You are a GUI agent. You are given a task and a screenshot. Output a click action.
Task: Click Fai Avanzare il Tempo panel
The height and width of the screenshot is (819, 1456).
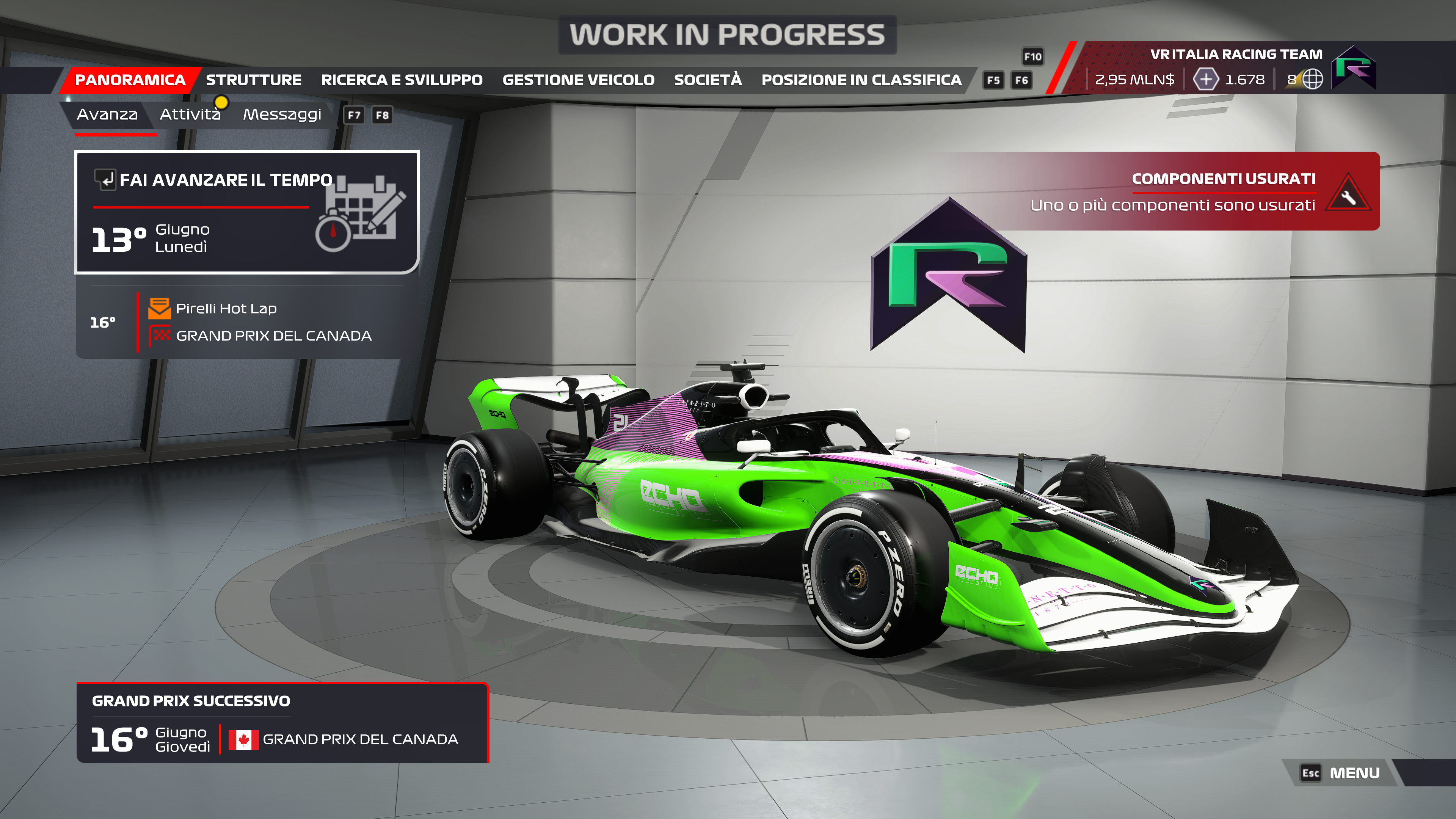point(247,212)
